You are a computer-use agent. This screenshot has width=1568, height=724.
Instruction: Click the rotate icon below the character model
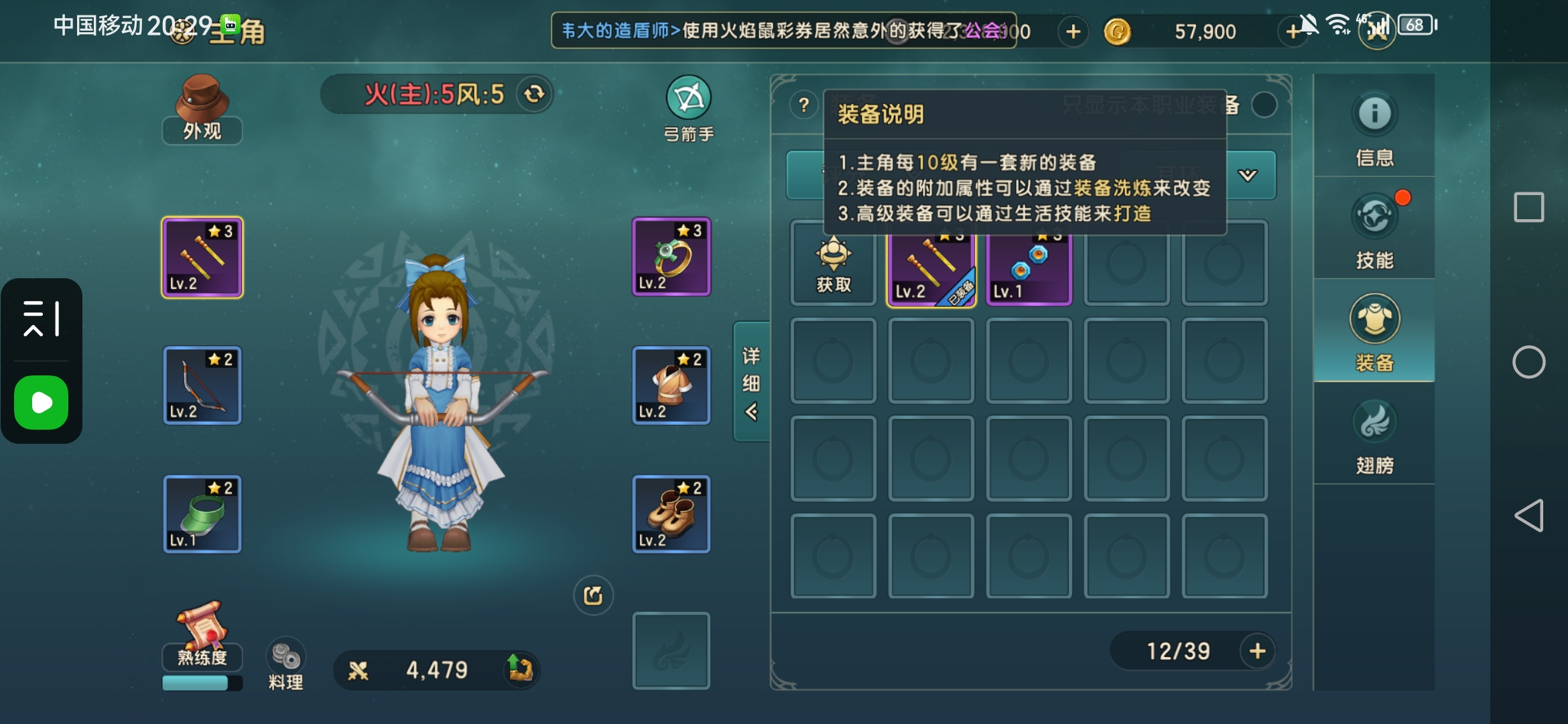(592, 594)
